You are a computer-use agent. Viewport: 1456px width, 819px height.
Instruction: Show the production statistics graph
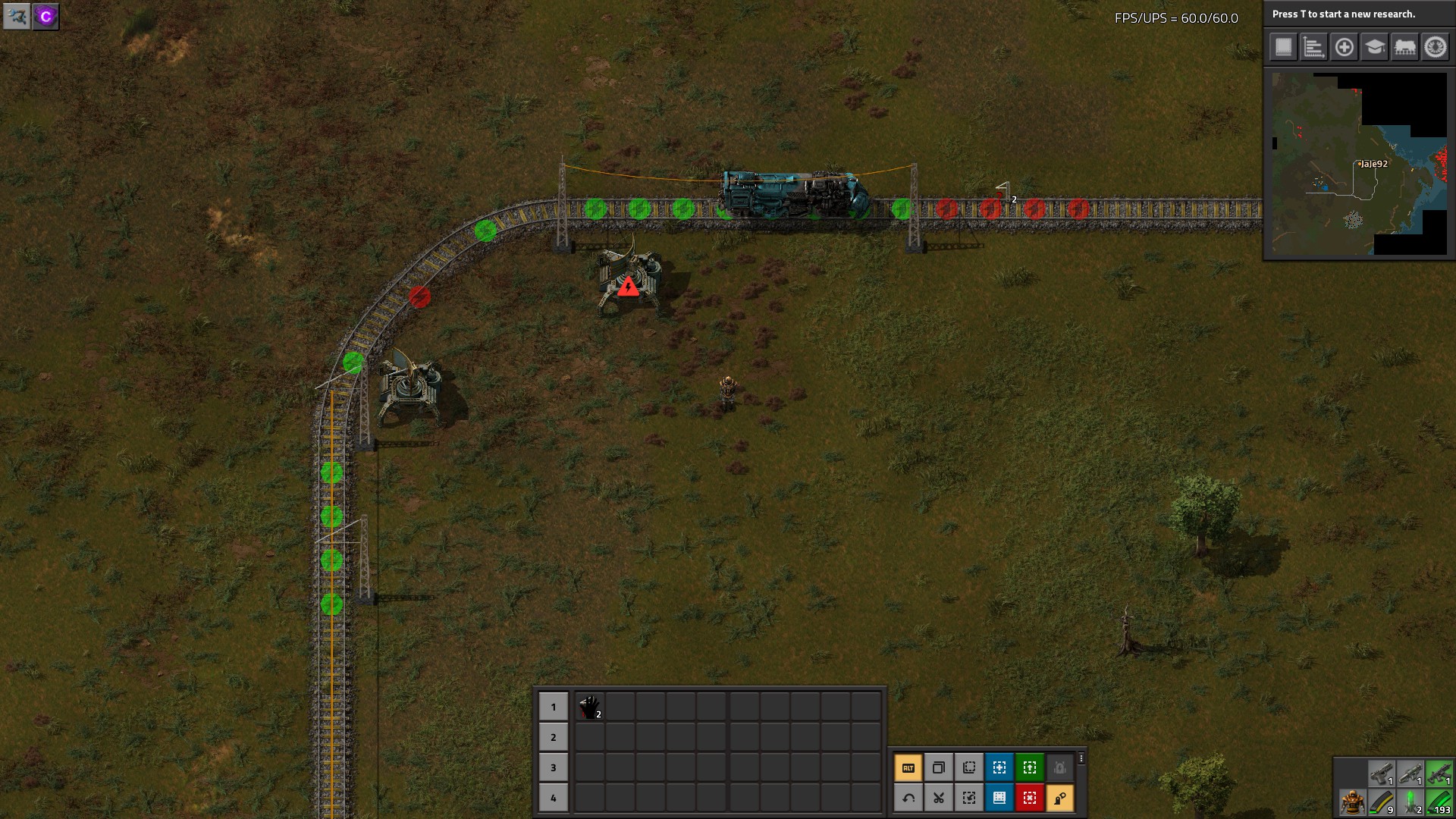point(1313,47)
